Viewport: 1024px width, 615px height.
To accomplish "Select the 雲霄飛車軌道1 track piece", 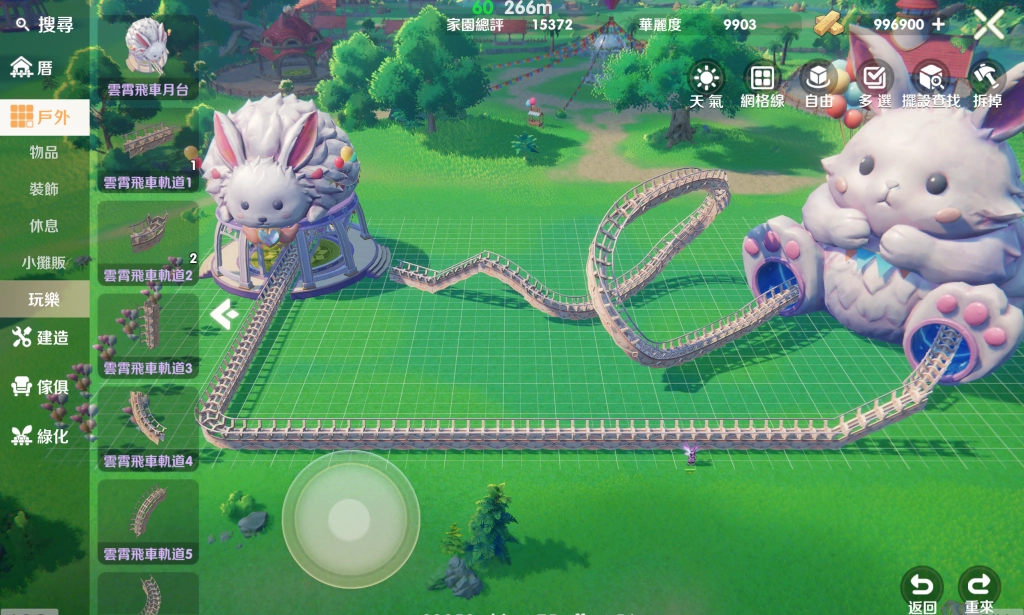I will pyautogui.click(x=148, y=150).
